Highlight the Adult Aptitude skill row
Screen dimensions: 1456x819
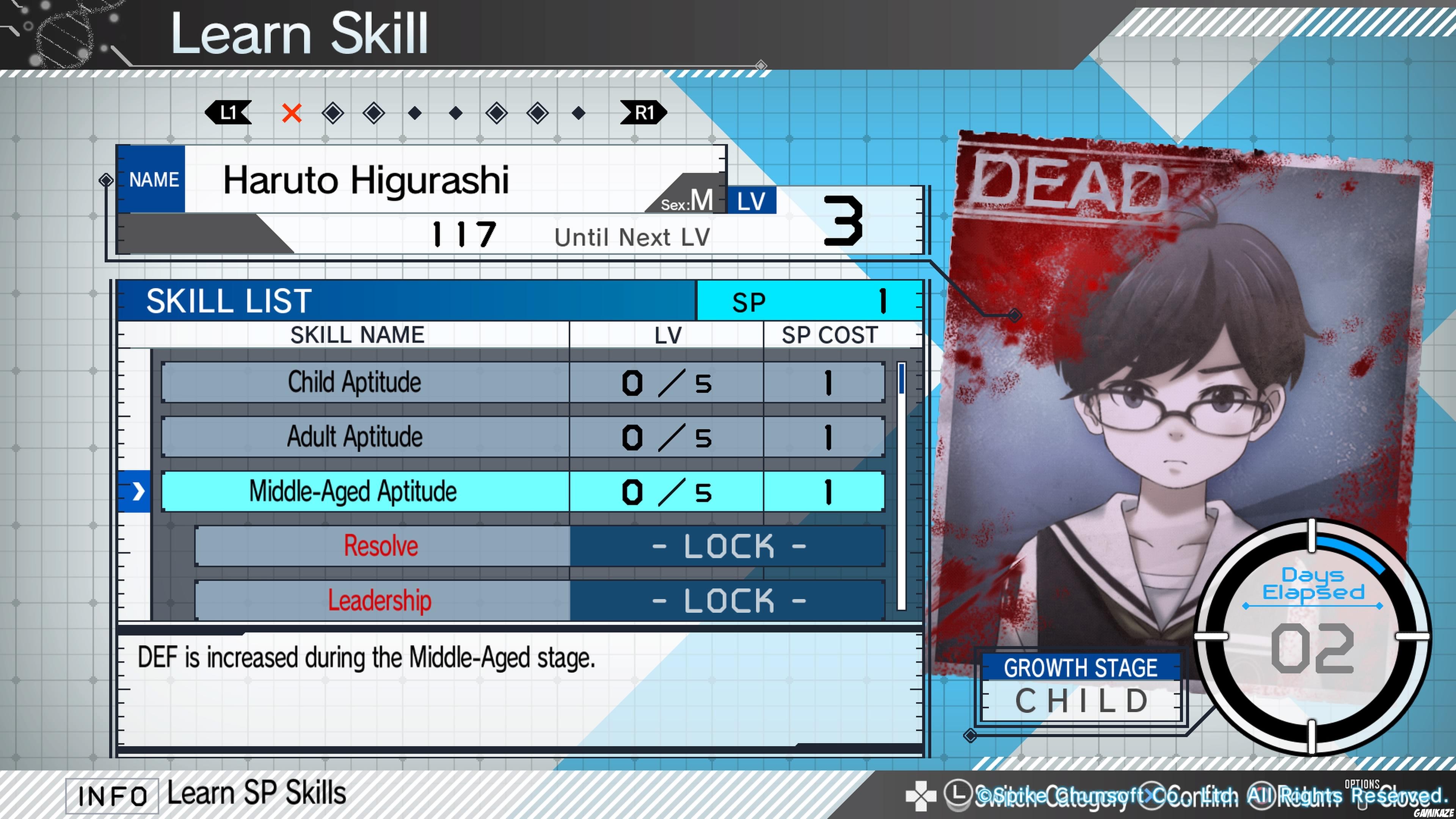point(355,436)
